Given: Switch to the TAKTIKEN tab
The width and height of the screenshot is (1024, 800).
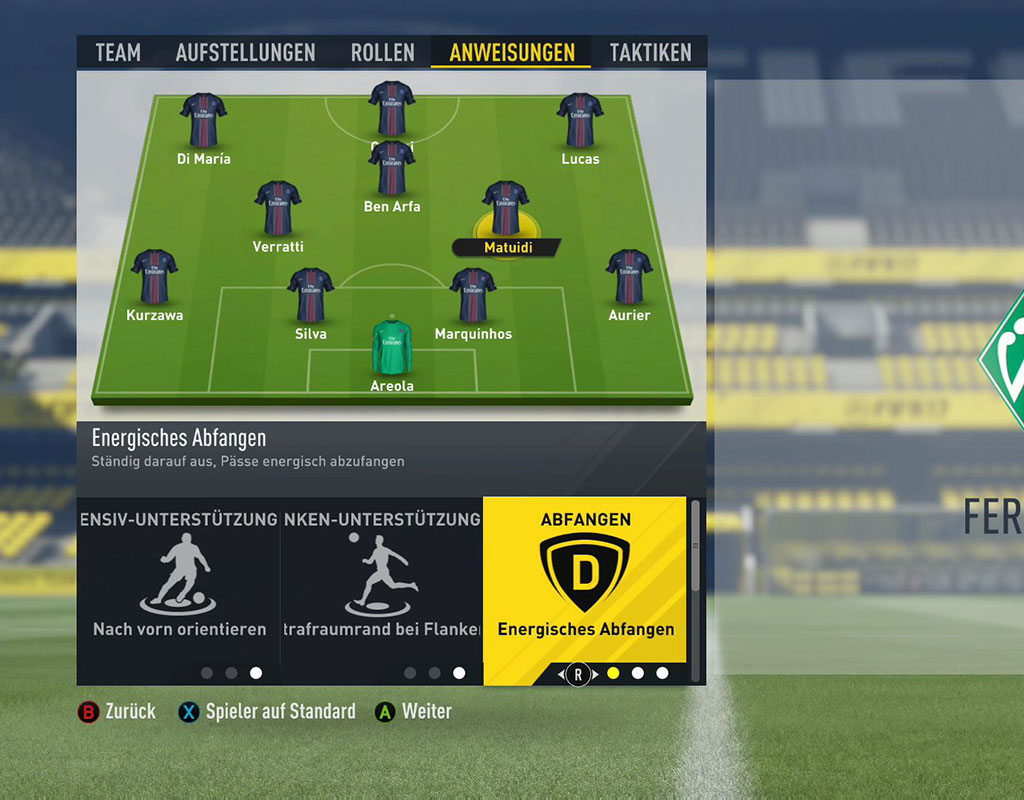Looking at the screenshot, I should pos(650,53).
